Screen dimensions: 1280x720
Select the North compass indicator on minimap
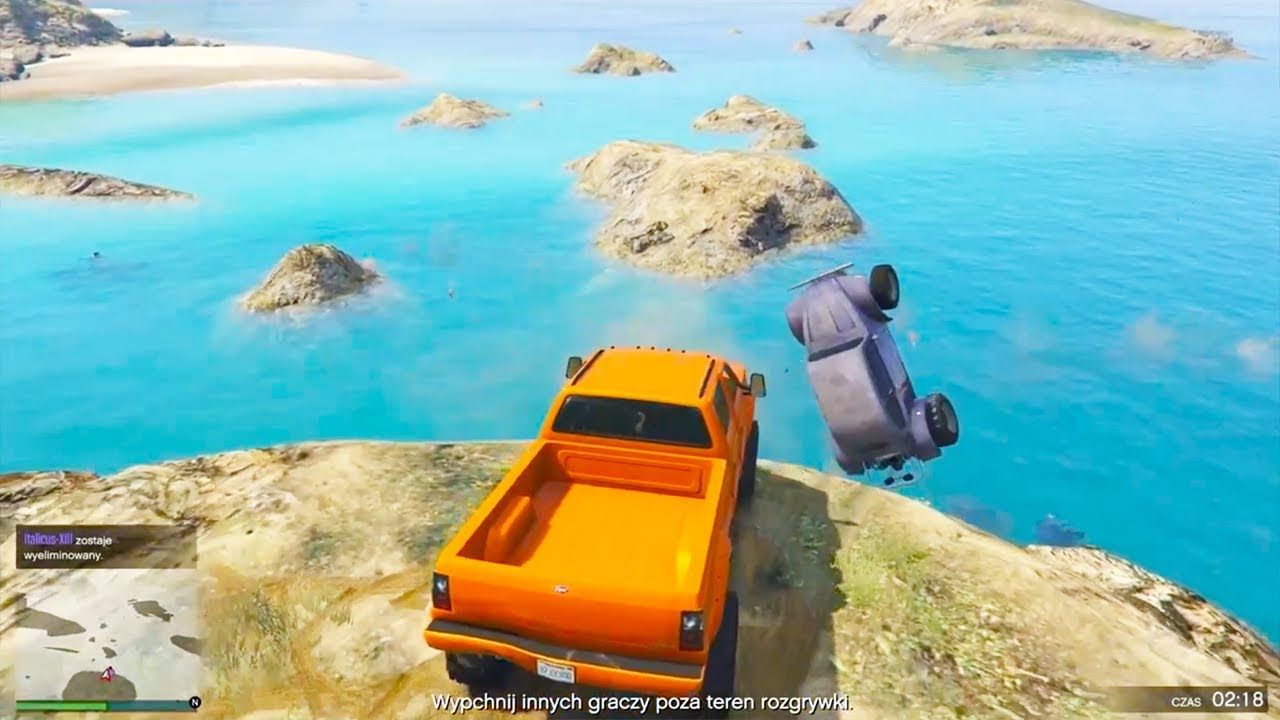195,703
